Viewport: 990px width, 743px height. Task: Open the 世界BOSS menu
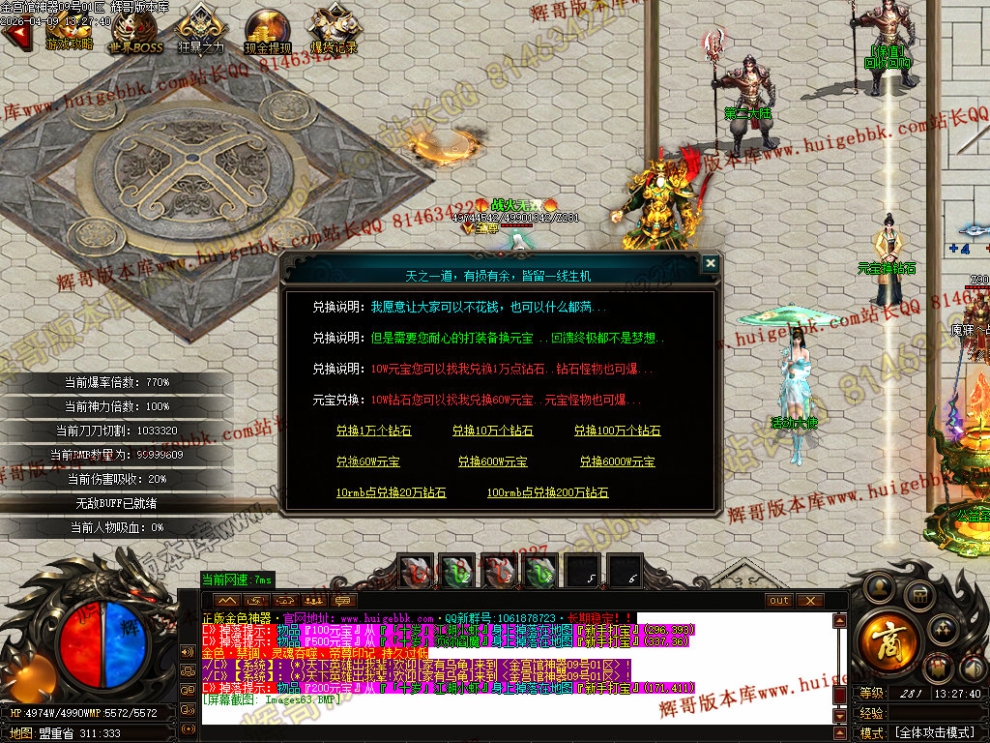(135, 30)
